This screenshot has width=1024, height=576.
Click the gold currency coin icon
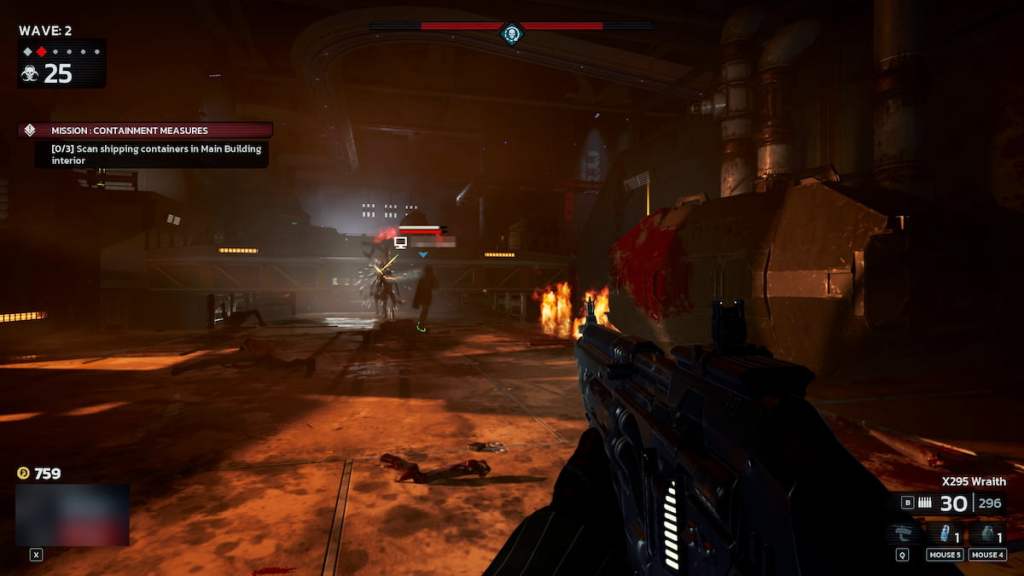23,473
